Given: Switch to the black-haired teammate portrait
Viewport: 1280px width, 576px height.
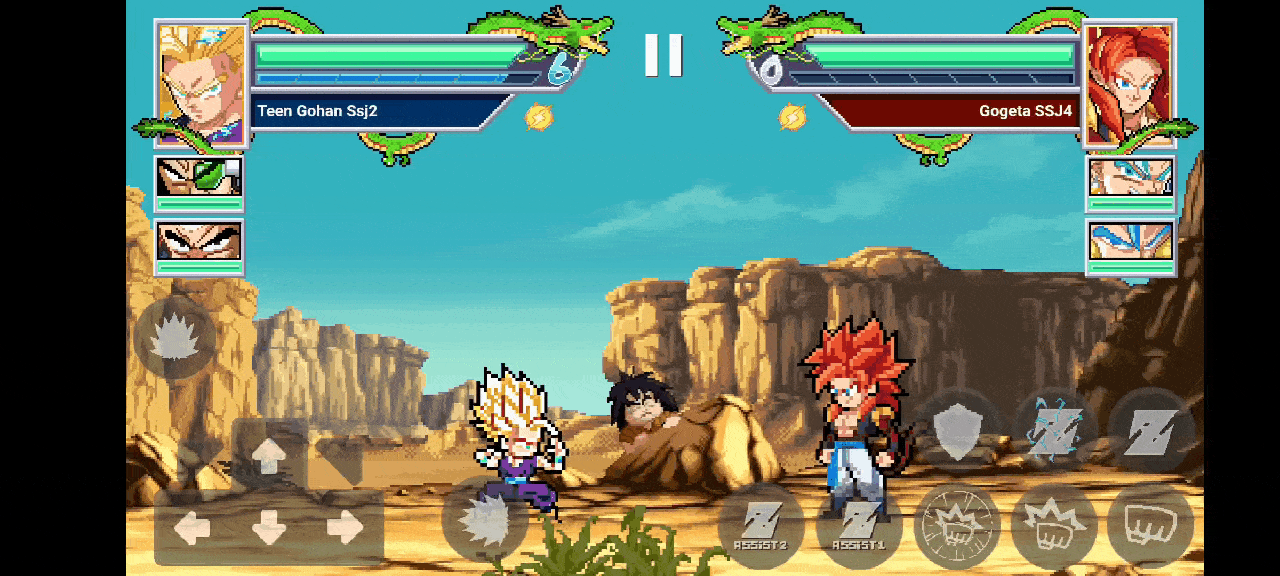Looking at the screenshot, I should click(199, 242).
